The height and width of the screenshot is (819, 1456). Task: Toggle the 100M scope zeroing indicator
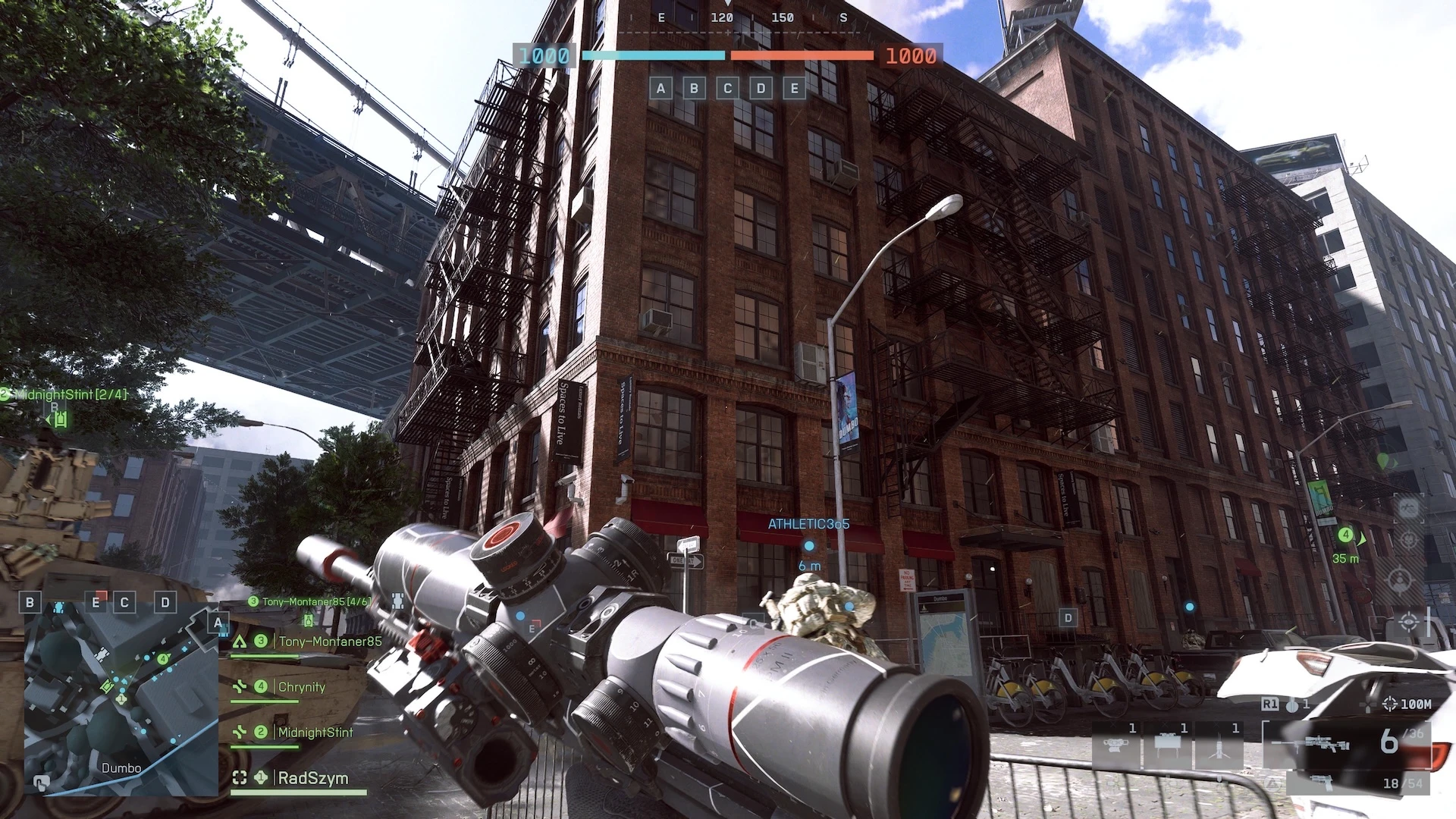[x=1407, y=704]
